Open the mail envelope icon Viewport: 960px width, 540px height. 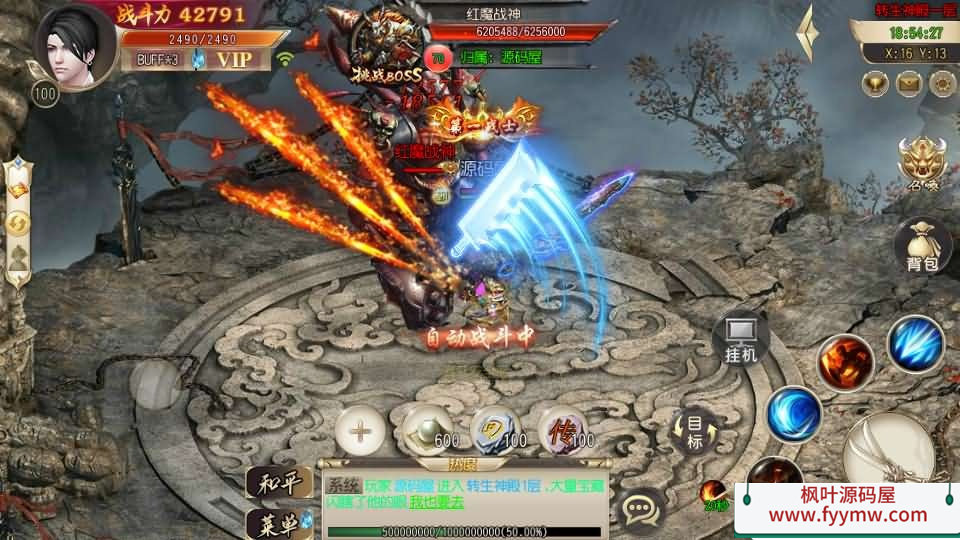[910, 83]
